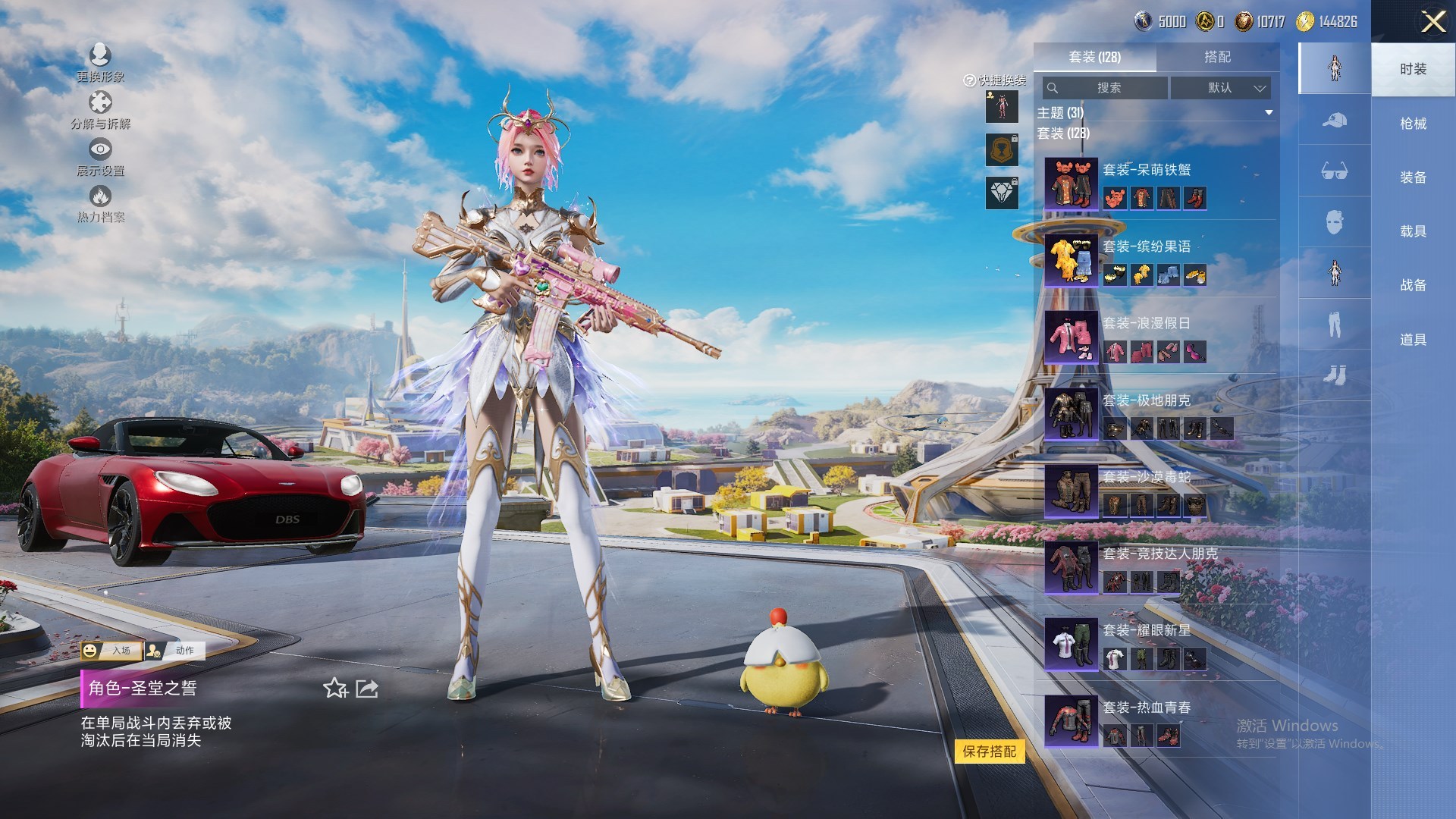The width and height of the screenshot is (1456, 819).
Task: Open the 默认 sort dropdown
Action: (x=1220, y=88)
